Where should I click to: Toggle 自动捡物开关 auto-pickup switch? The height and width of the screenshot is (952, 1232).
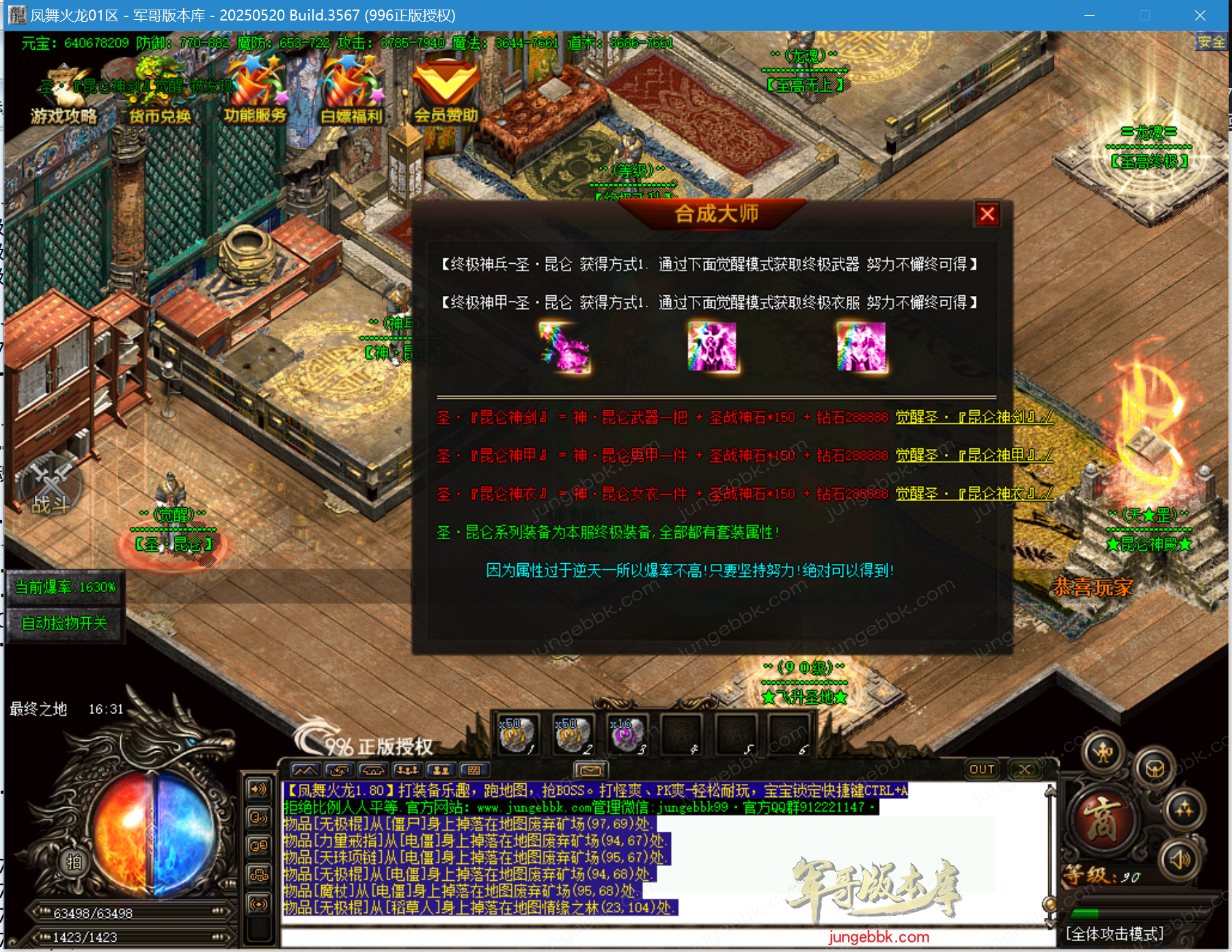coord(66,623)
